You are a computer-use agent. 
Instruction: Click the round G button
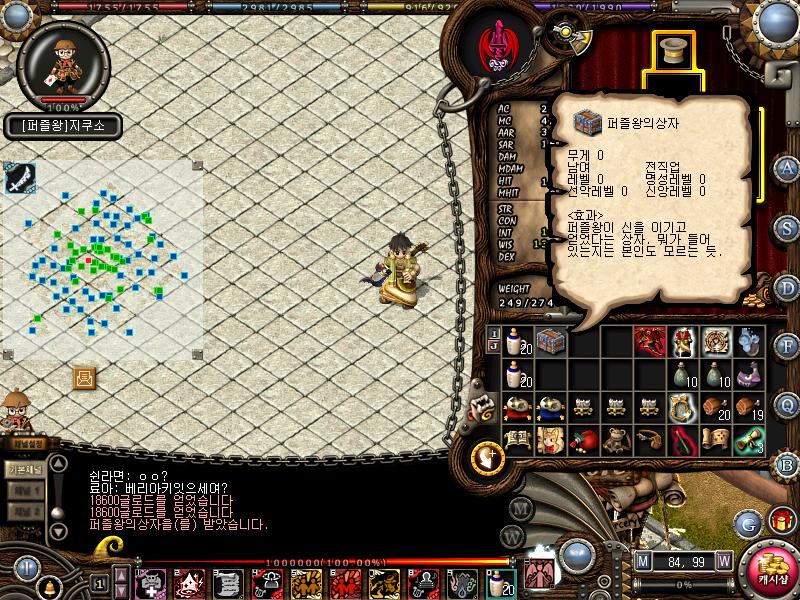[748, 523]
